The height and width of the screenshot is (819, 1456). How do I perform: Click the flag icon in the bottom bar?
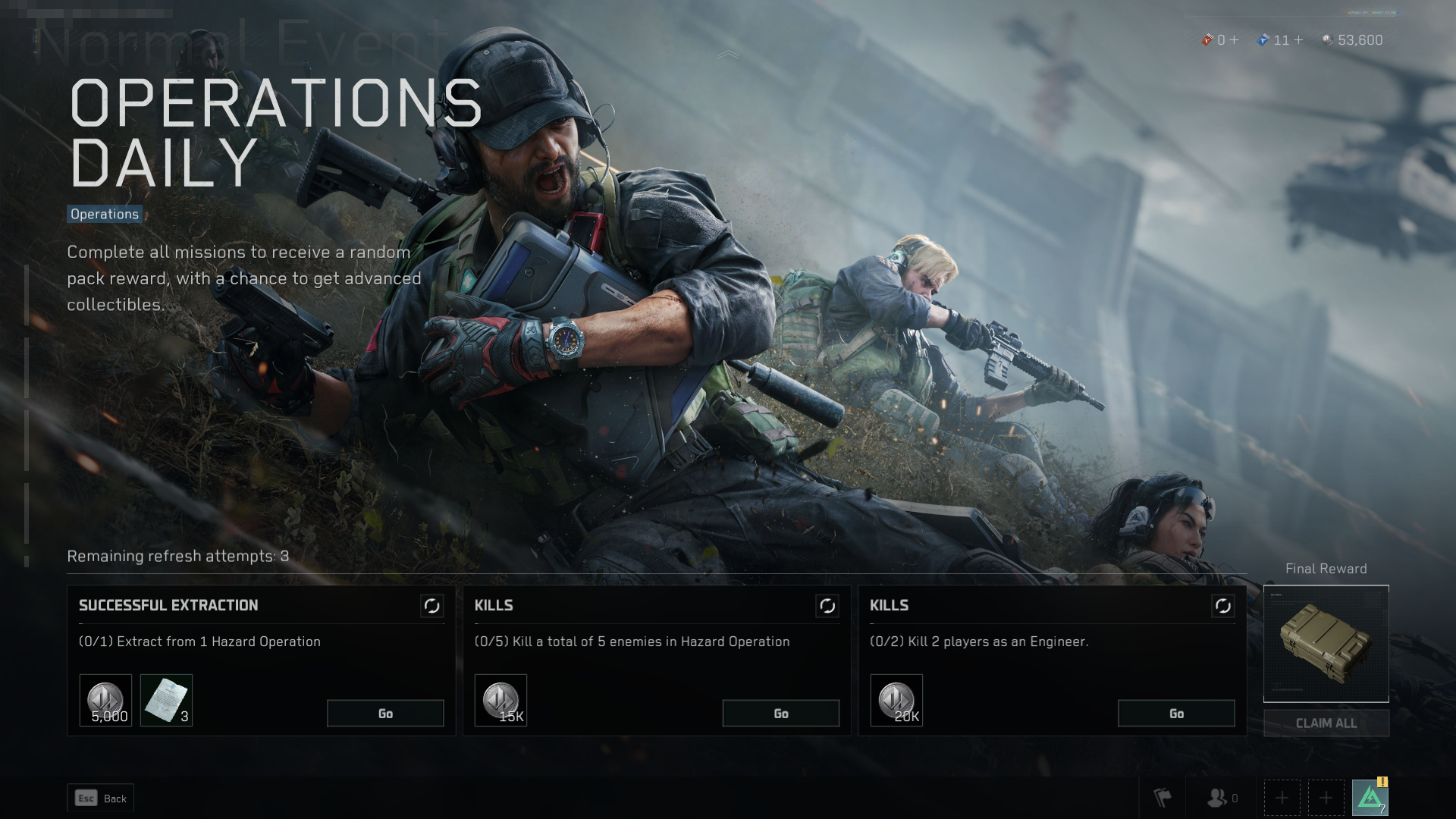click(1161, 797)
